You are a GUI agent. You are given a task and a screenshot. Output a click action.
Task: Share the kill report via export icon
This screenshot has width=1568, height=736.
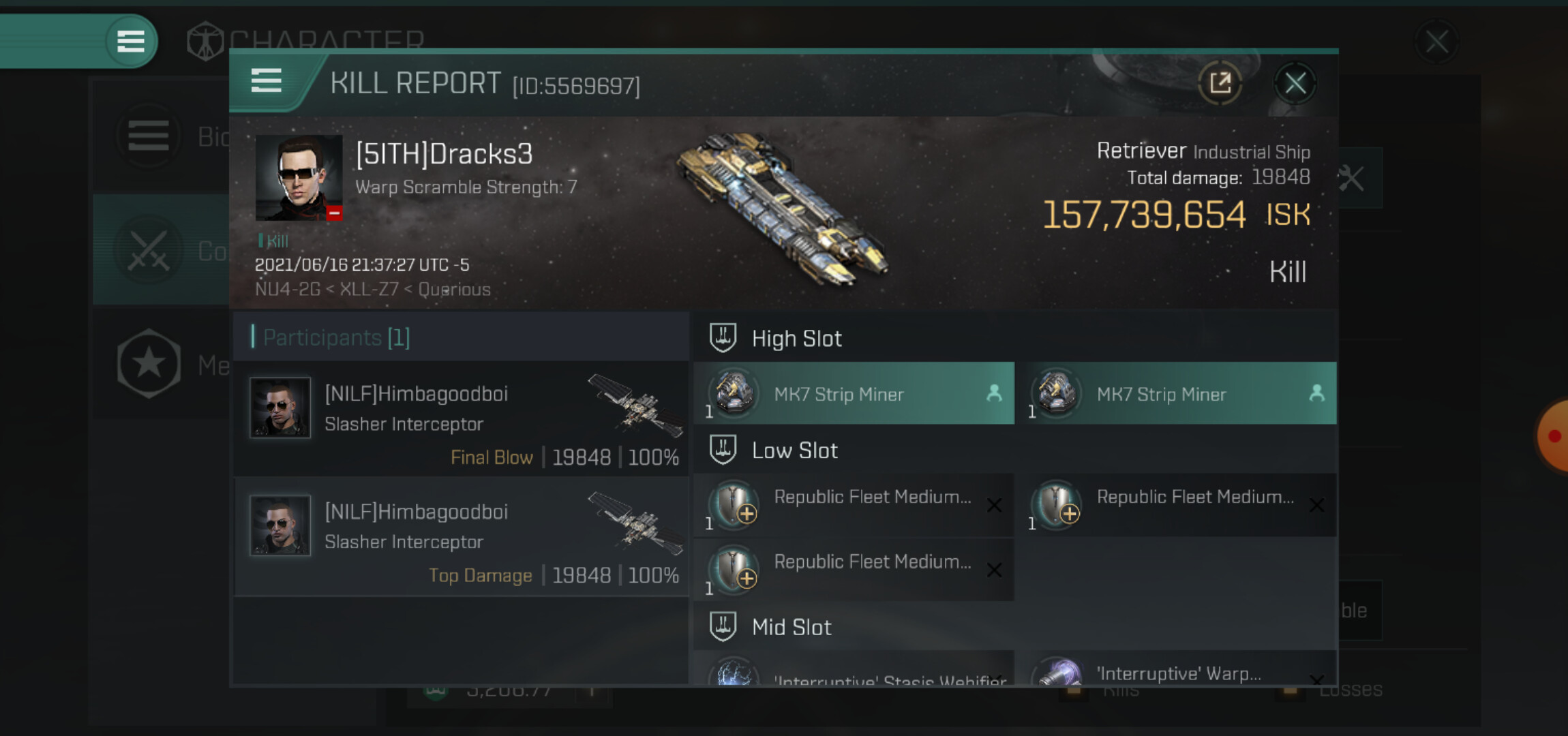pos(1220,84)
